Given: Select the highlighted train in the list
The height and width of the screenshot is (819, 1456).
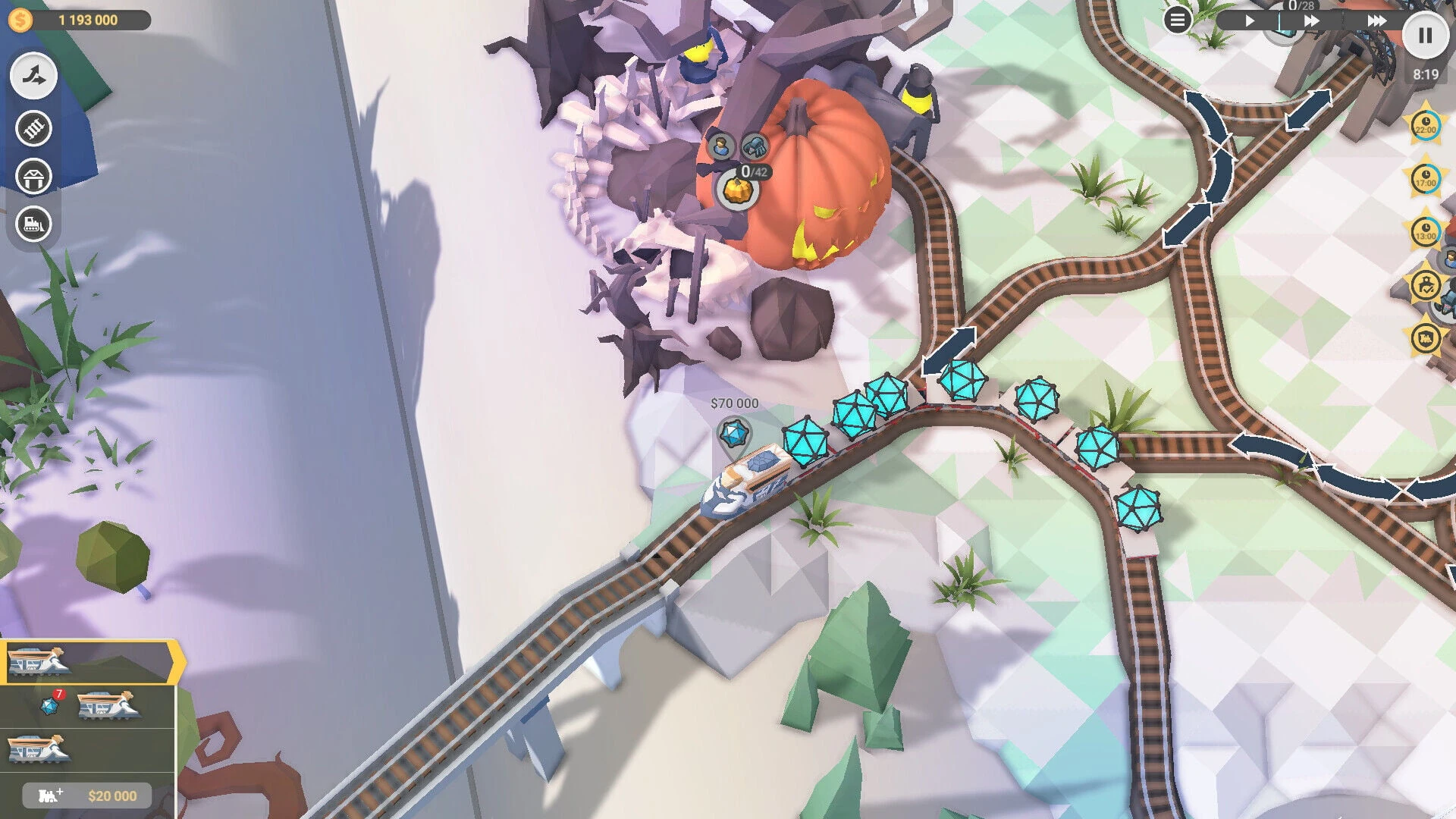Looking at the screenshot, I should [x=39, y=661].
